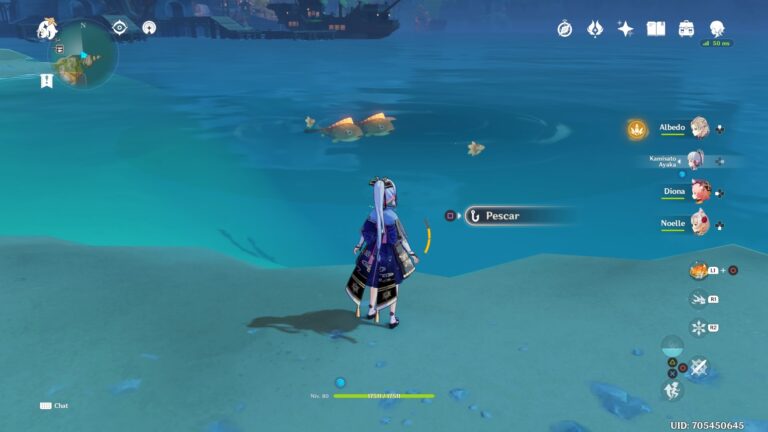Open the Wish four-pointed star icon
The image size is (768, 432).
coord(626,29)
